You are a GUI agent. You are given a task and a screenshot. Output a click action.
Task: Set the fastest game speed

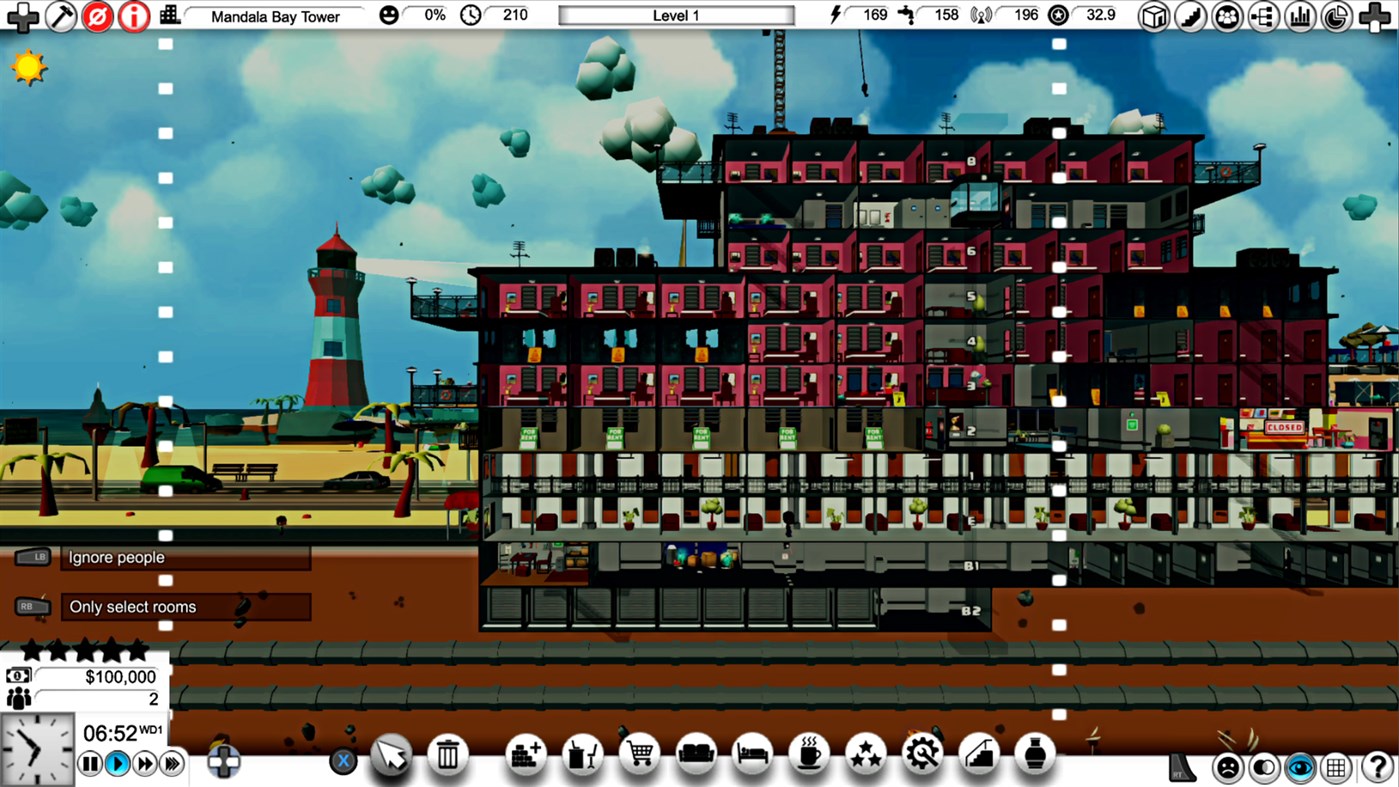pos(172,763)
